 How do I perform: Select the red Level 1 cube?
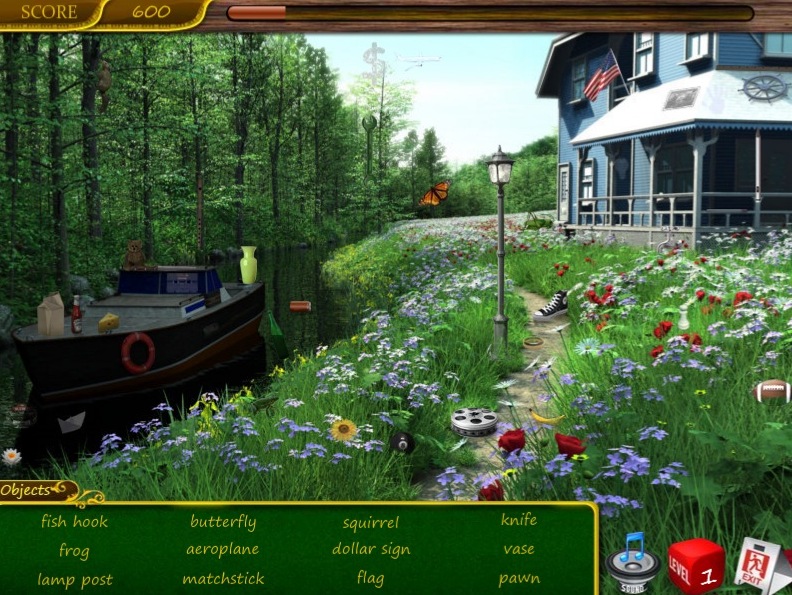pyautogui.click(x=696, y=567)
